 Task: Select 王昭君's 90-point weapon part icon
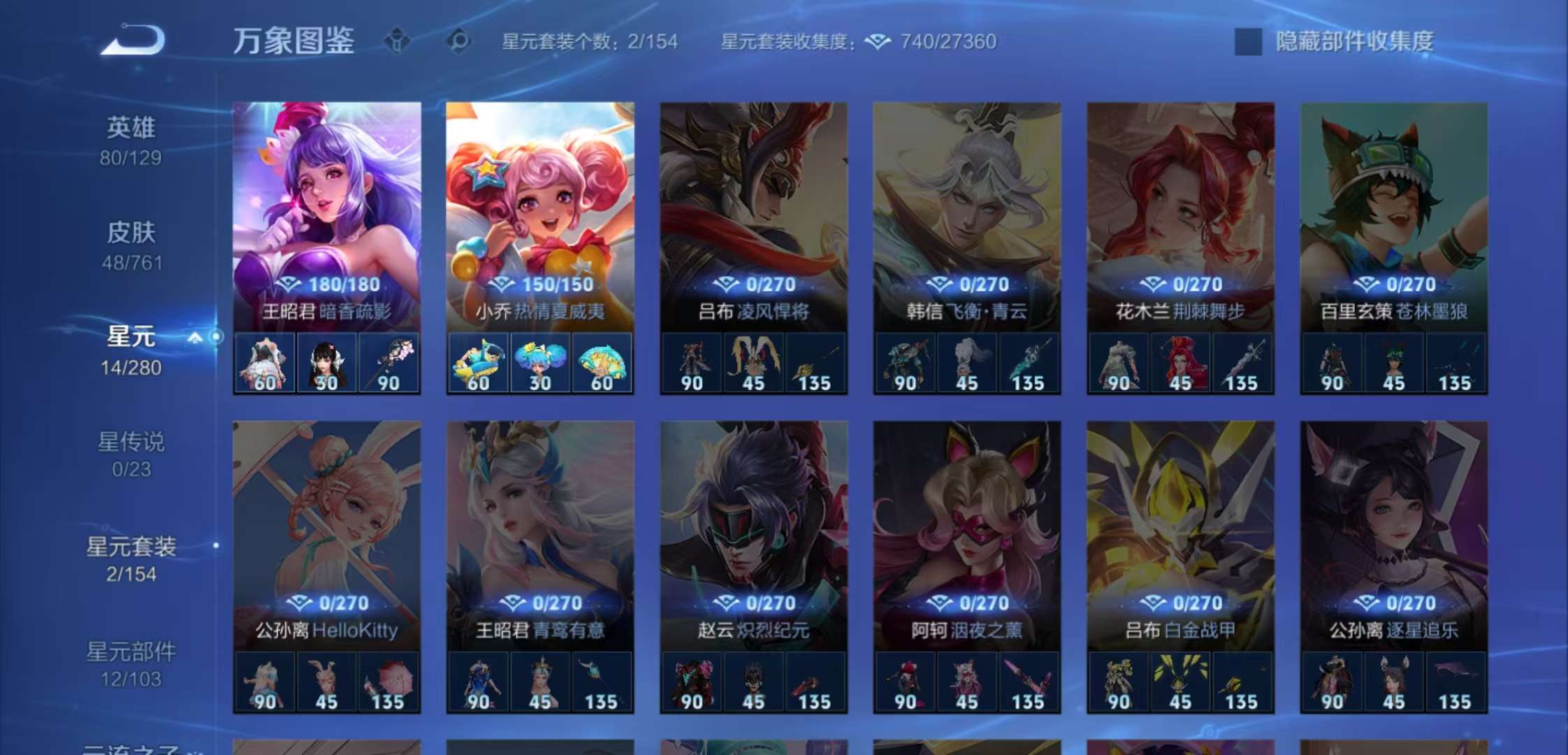[389, 361]
